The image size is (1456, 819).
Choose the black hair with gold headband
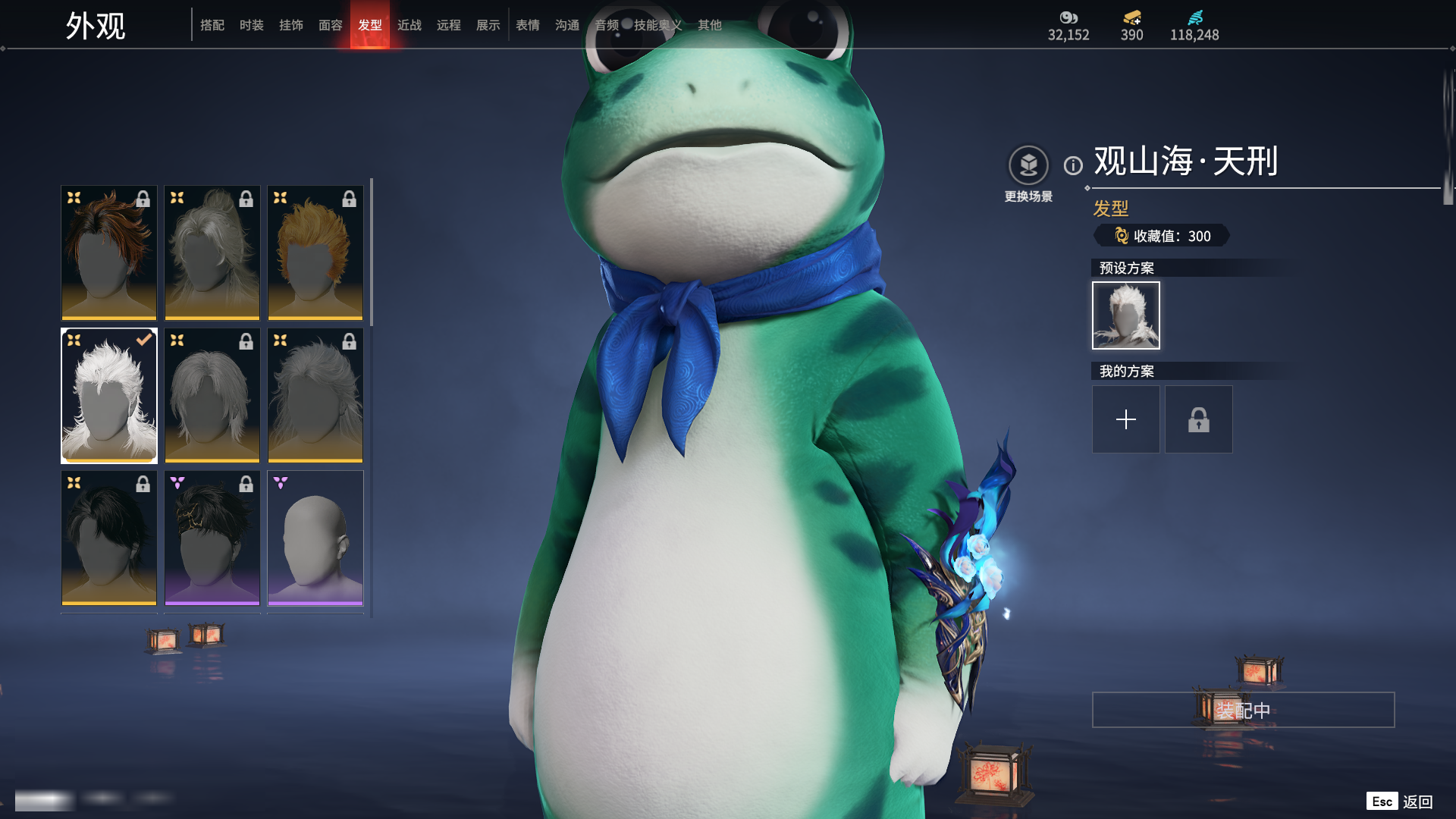(212, 538)
